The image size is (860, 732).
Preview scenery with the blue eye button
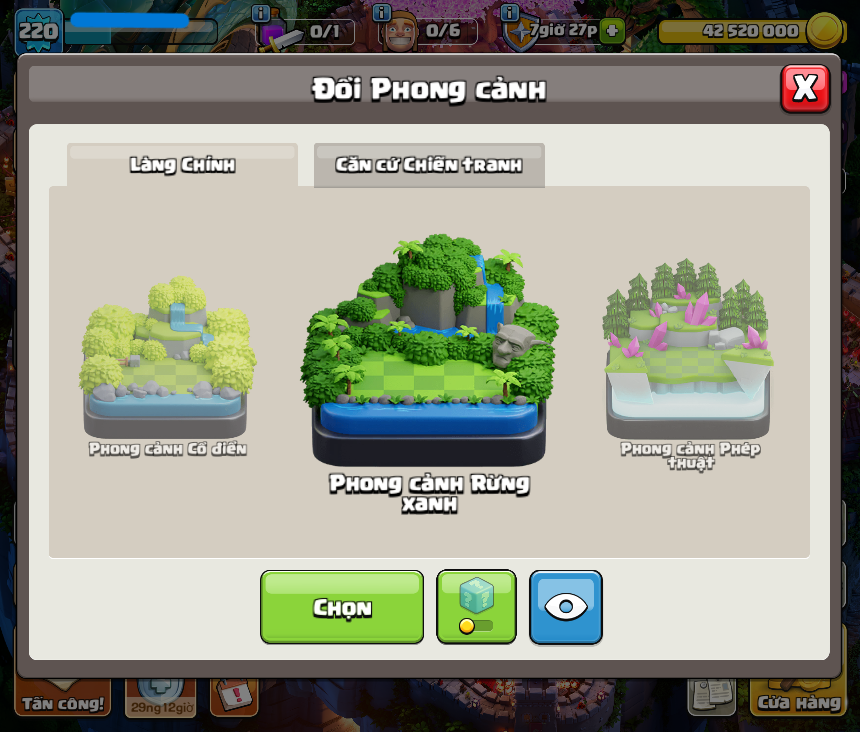566,607
